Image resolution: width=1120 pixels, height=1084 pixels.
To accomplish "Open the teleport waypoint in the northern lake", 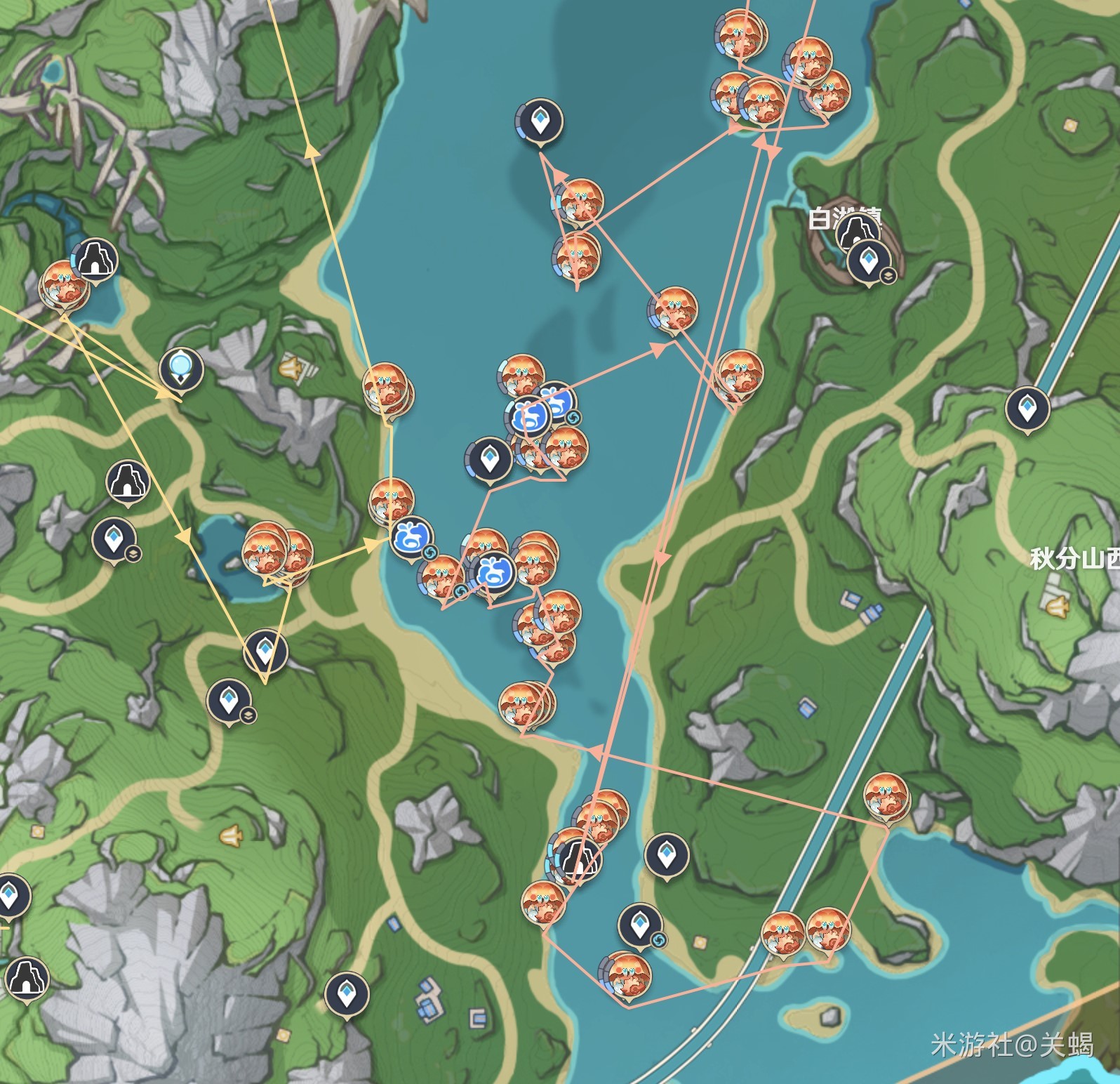I will coord(539,121).
